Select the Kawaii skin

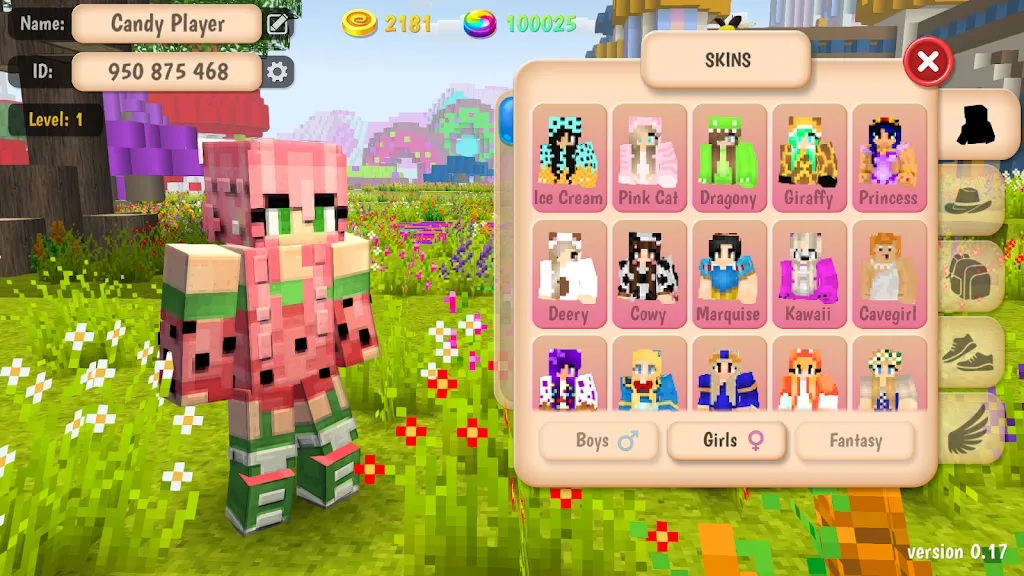click(x=809, y=274)
